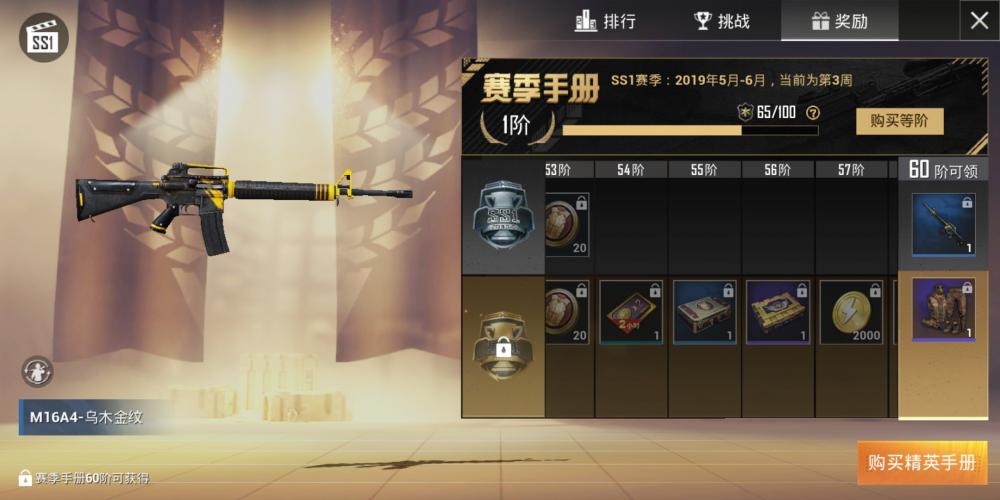Close the season handbook screen
Screen dimensions: 1000x500
pos(979,21)
